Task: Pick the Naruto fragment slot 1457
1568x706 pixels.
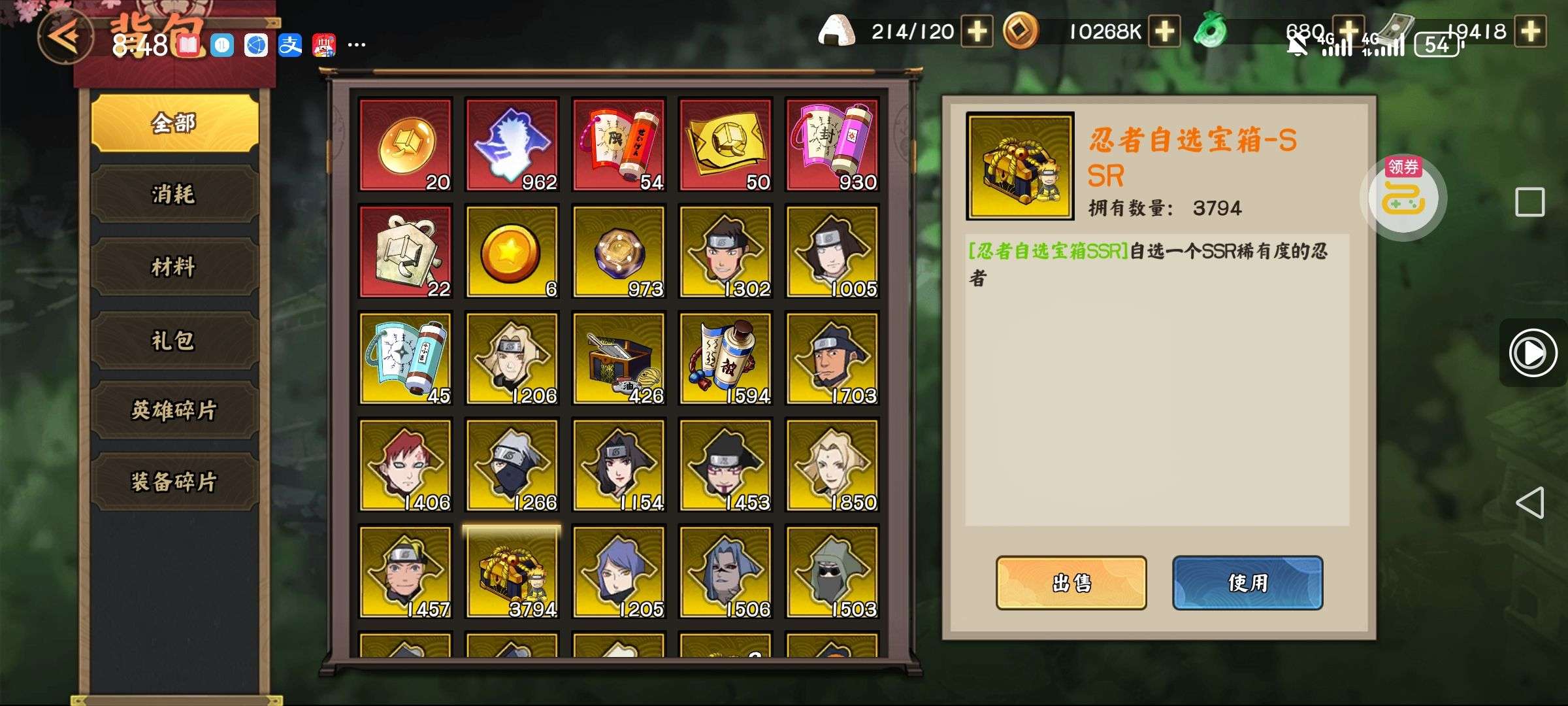Action: pos(405,572)
